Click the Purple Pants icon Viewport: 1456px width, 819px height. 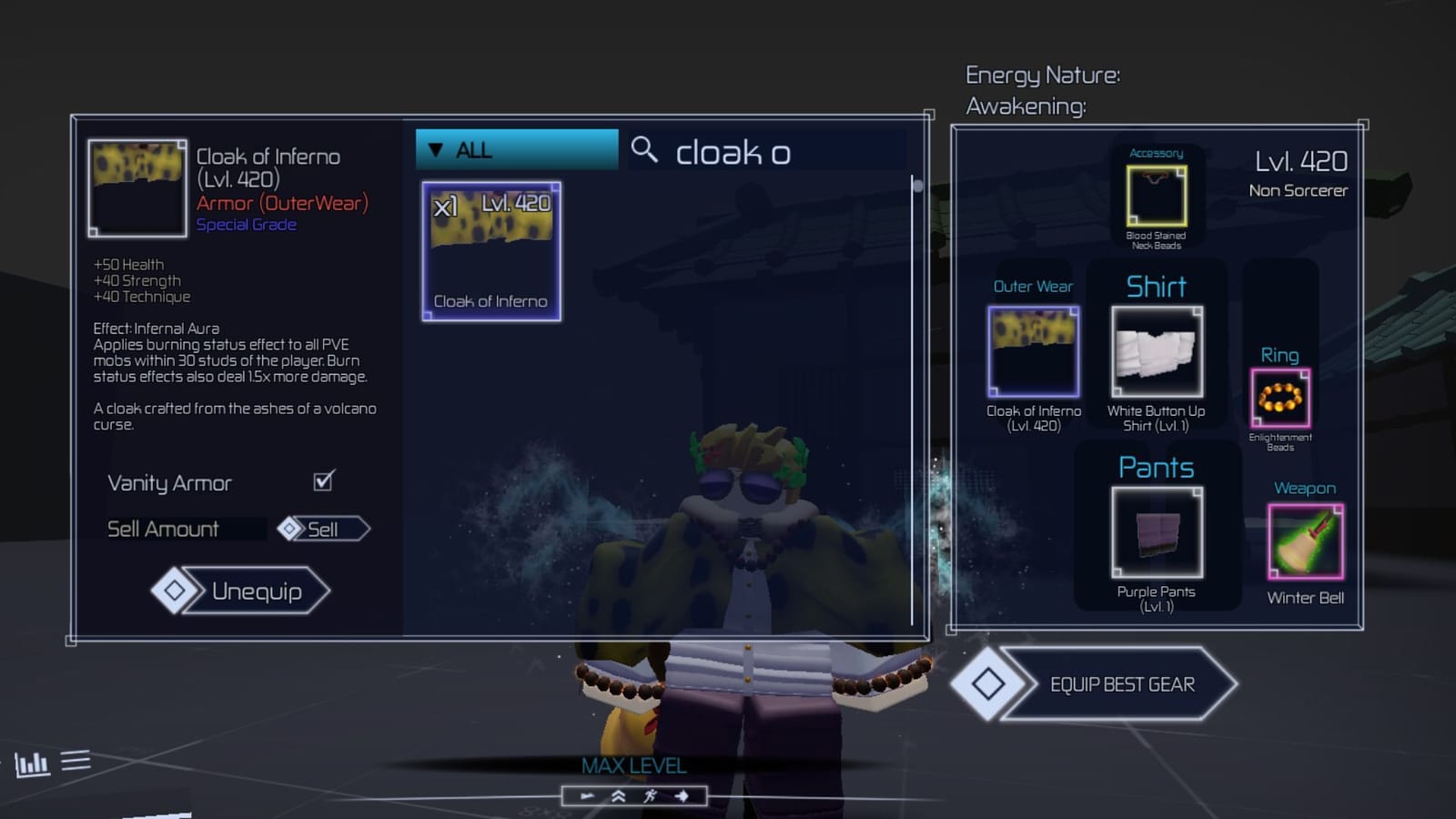click(x=1155, y=533)
